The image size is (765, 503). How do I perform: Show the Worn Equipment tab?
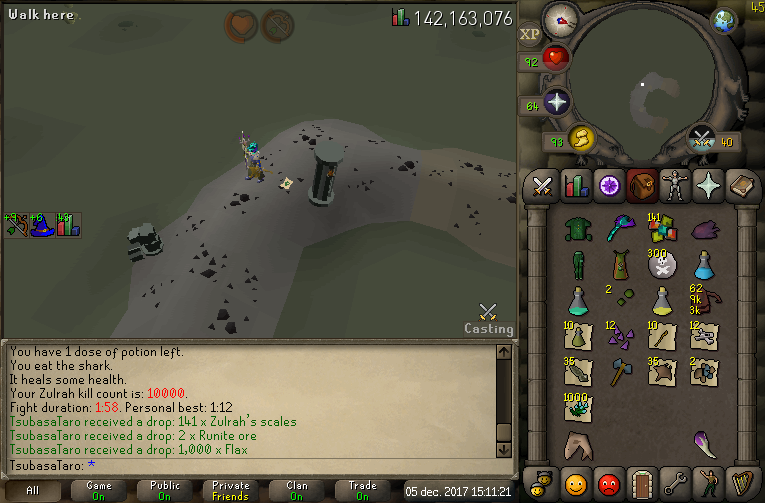pyautogui.click(x=675, y=186)
